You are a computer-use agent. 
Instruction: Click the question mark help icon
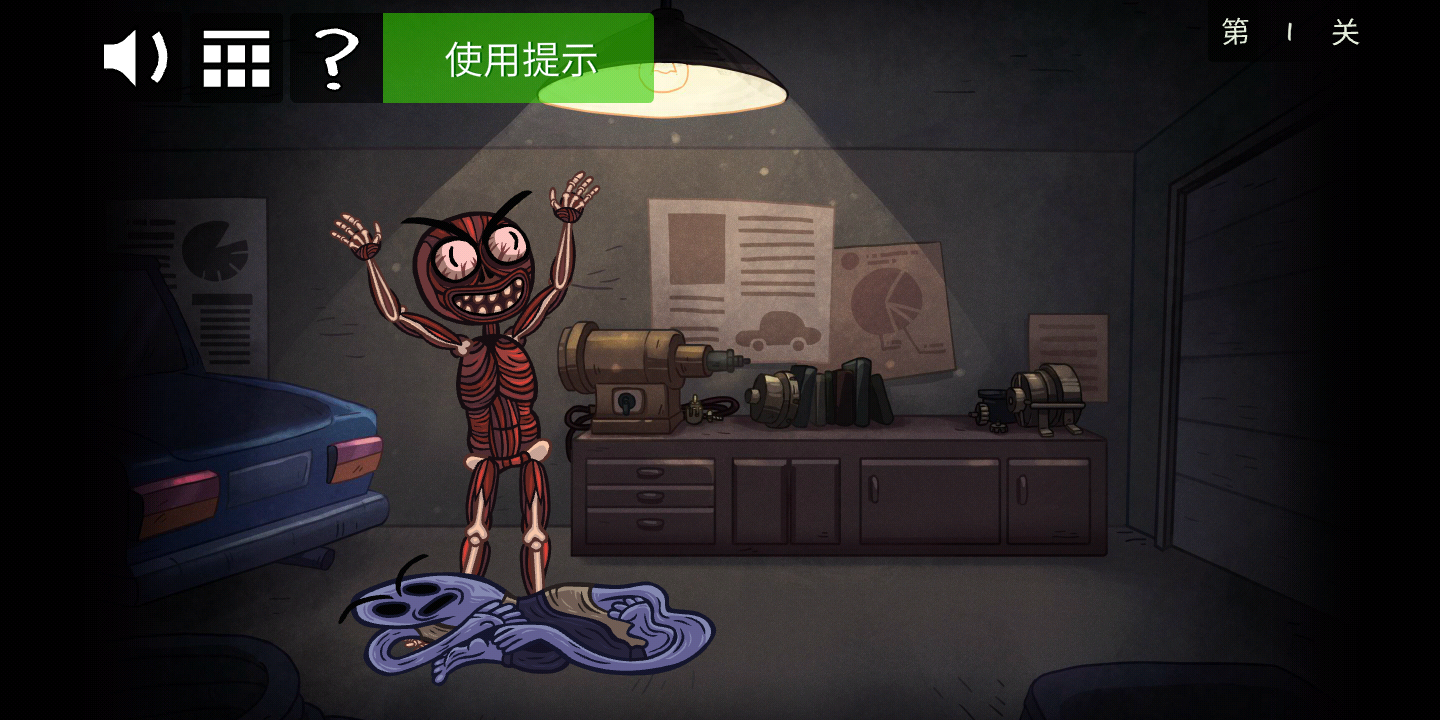coord(335,57)
